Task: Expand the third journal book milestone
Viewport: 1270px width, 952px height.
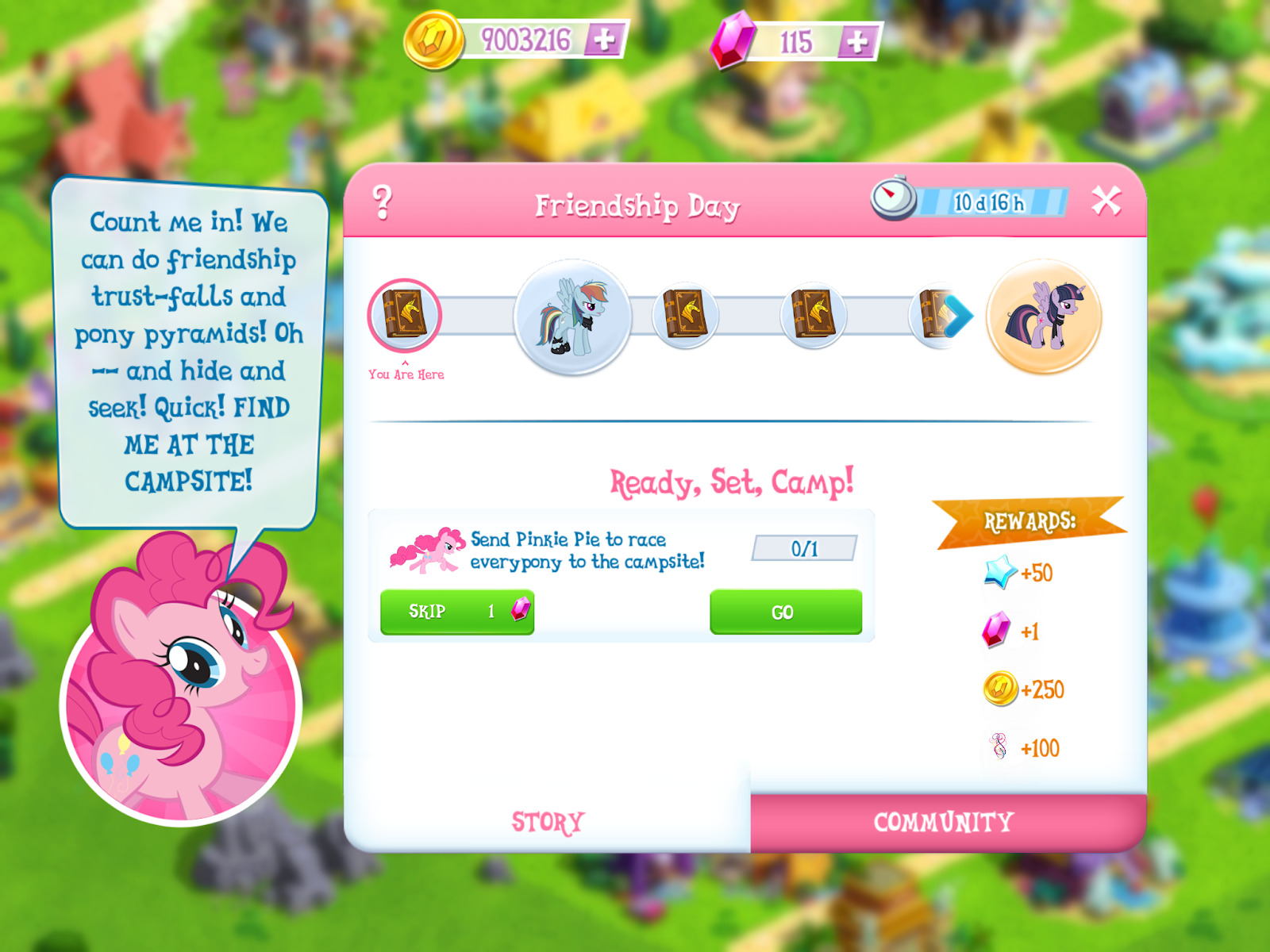Action: [813, 315]
